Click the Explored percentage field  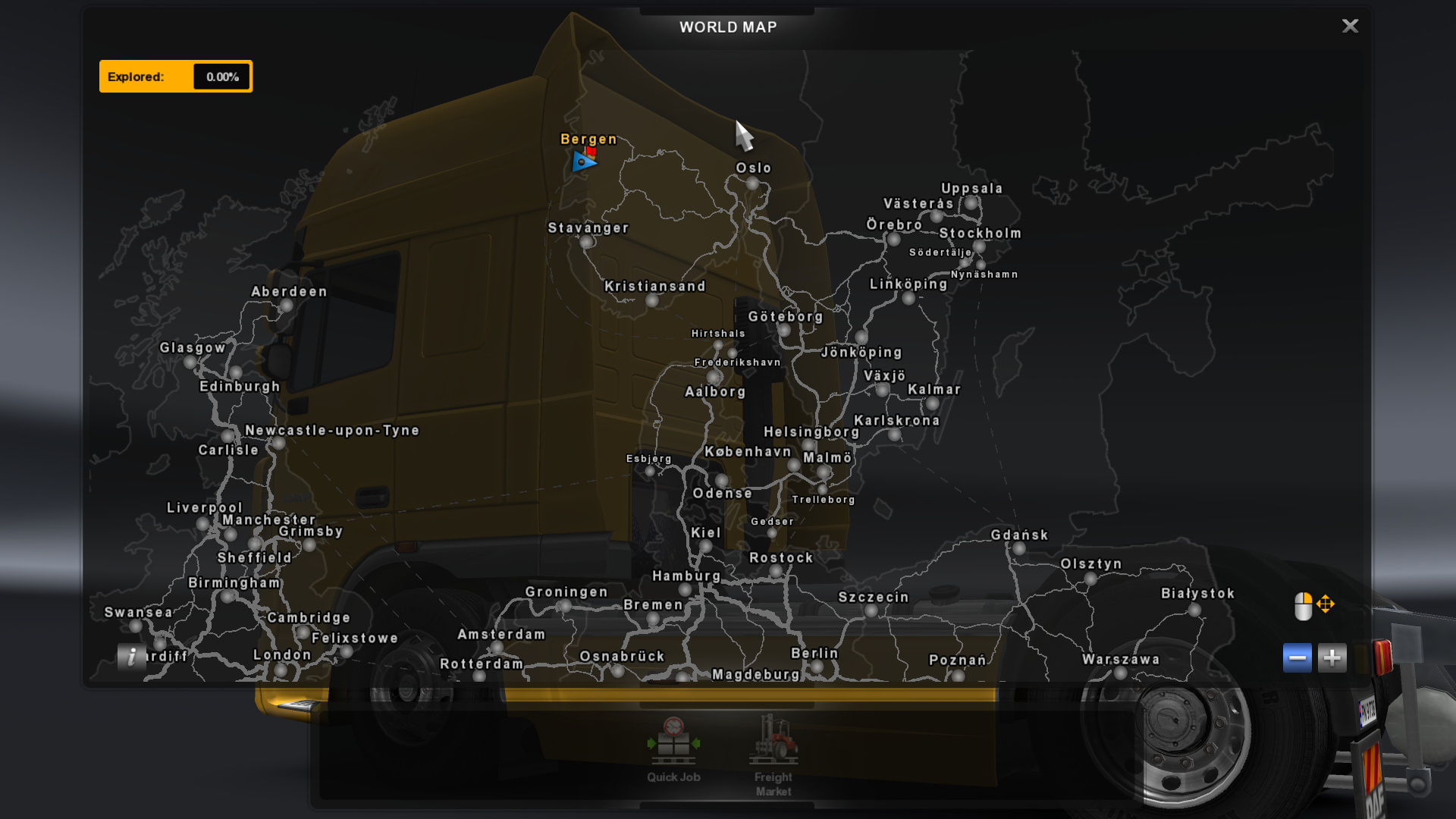tap(220, 76)
